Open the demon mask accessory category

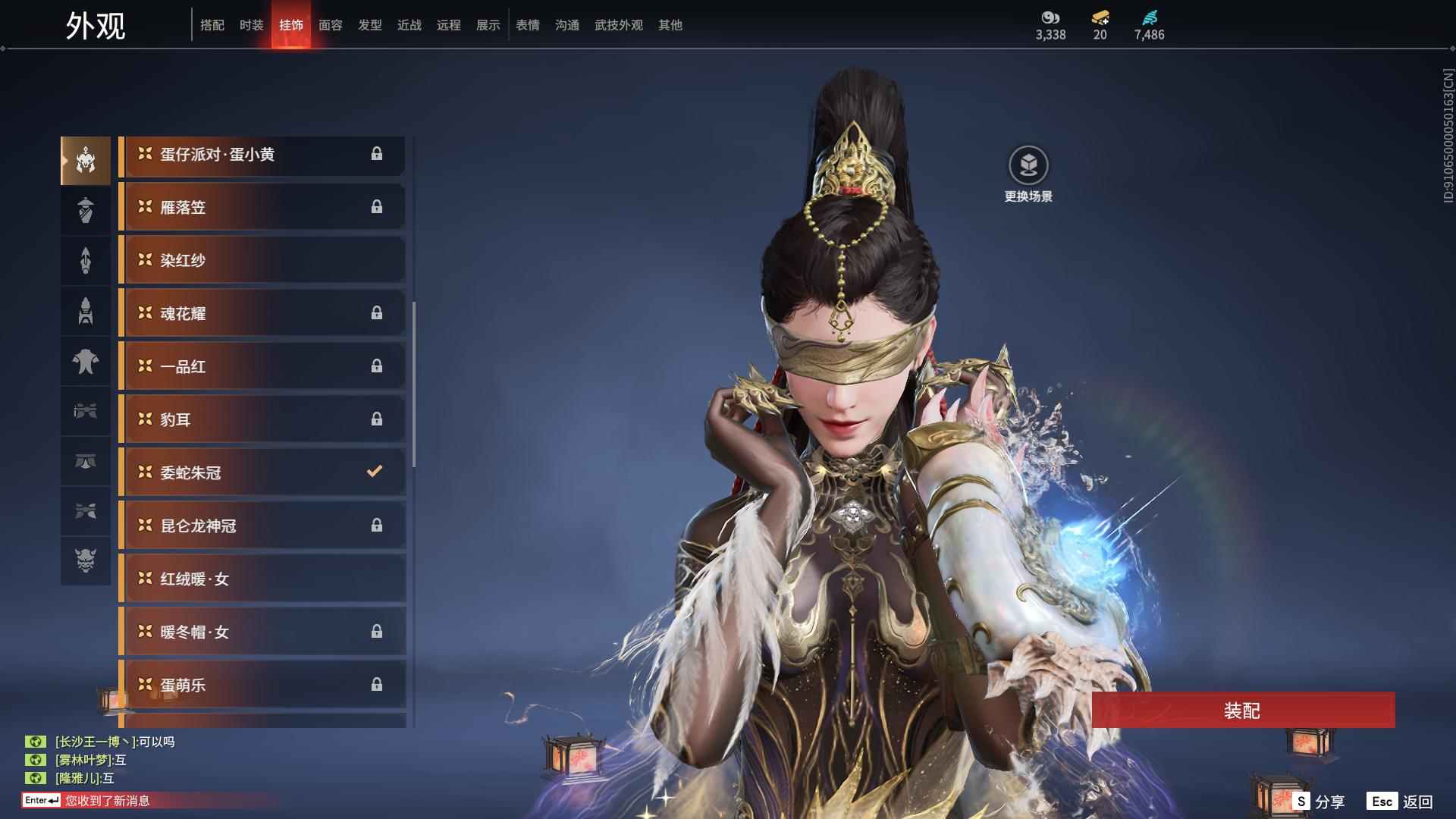tap(86, 560)
